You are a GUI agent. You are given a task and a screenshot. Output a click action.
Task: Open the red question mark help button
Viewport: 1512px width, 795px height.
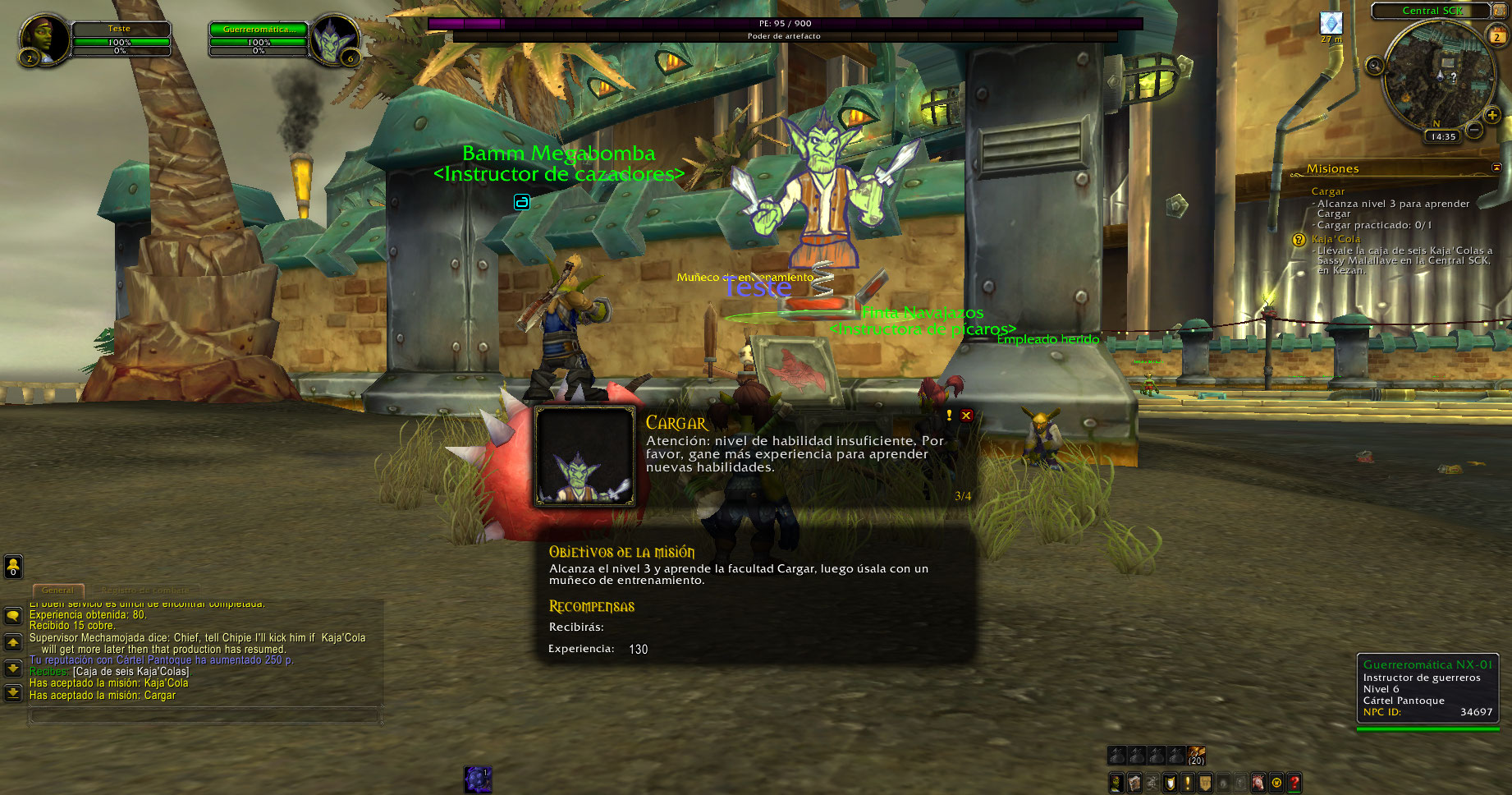[1294, 783]
